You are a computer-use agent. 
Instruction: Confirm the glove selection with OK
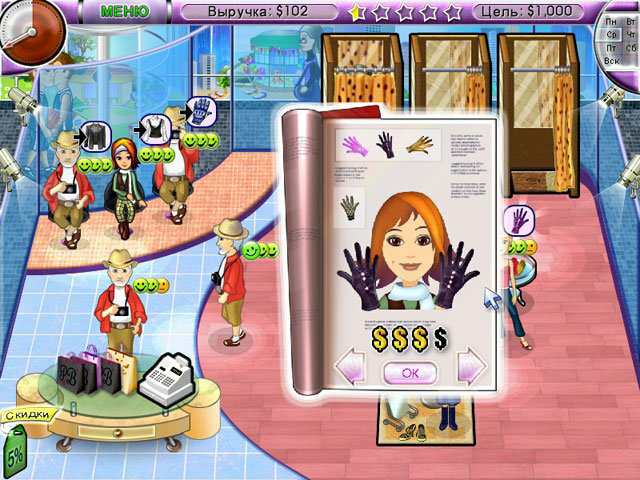409,371
